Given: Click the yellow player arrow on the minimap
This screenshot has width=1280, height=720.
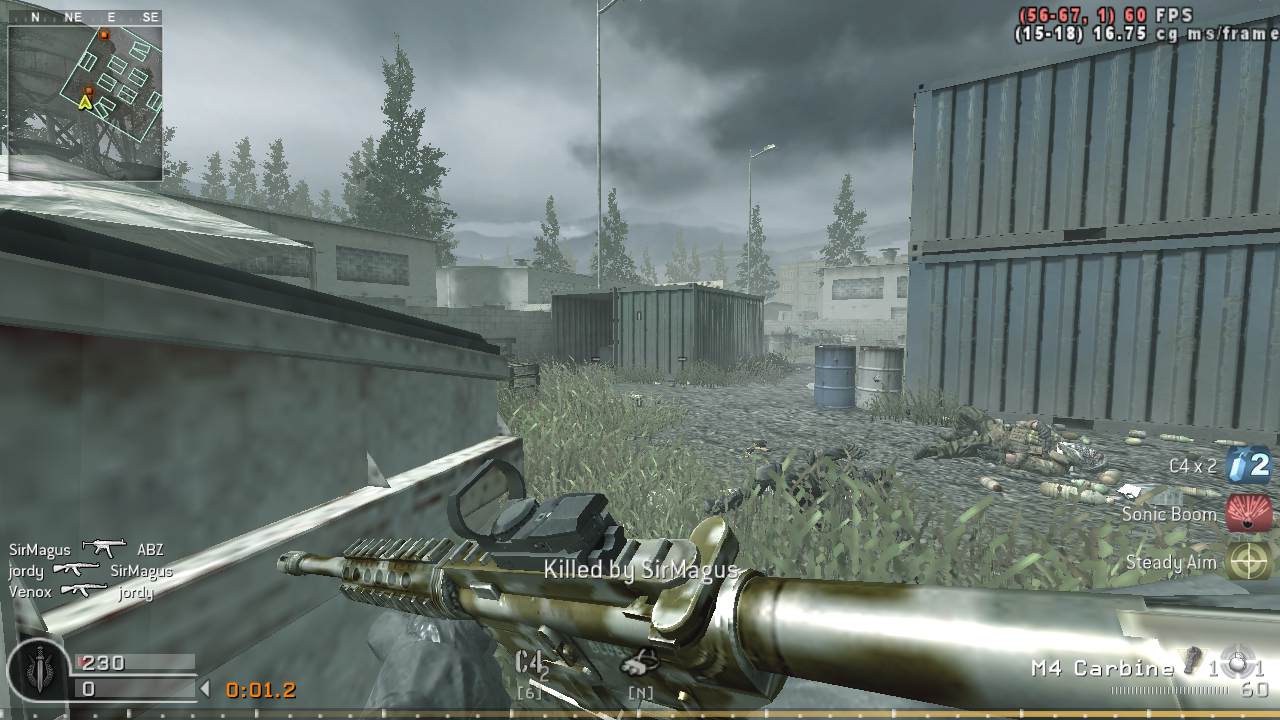Looking at the screenshot, I should (x=87, y=101).
